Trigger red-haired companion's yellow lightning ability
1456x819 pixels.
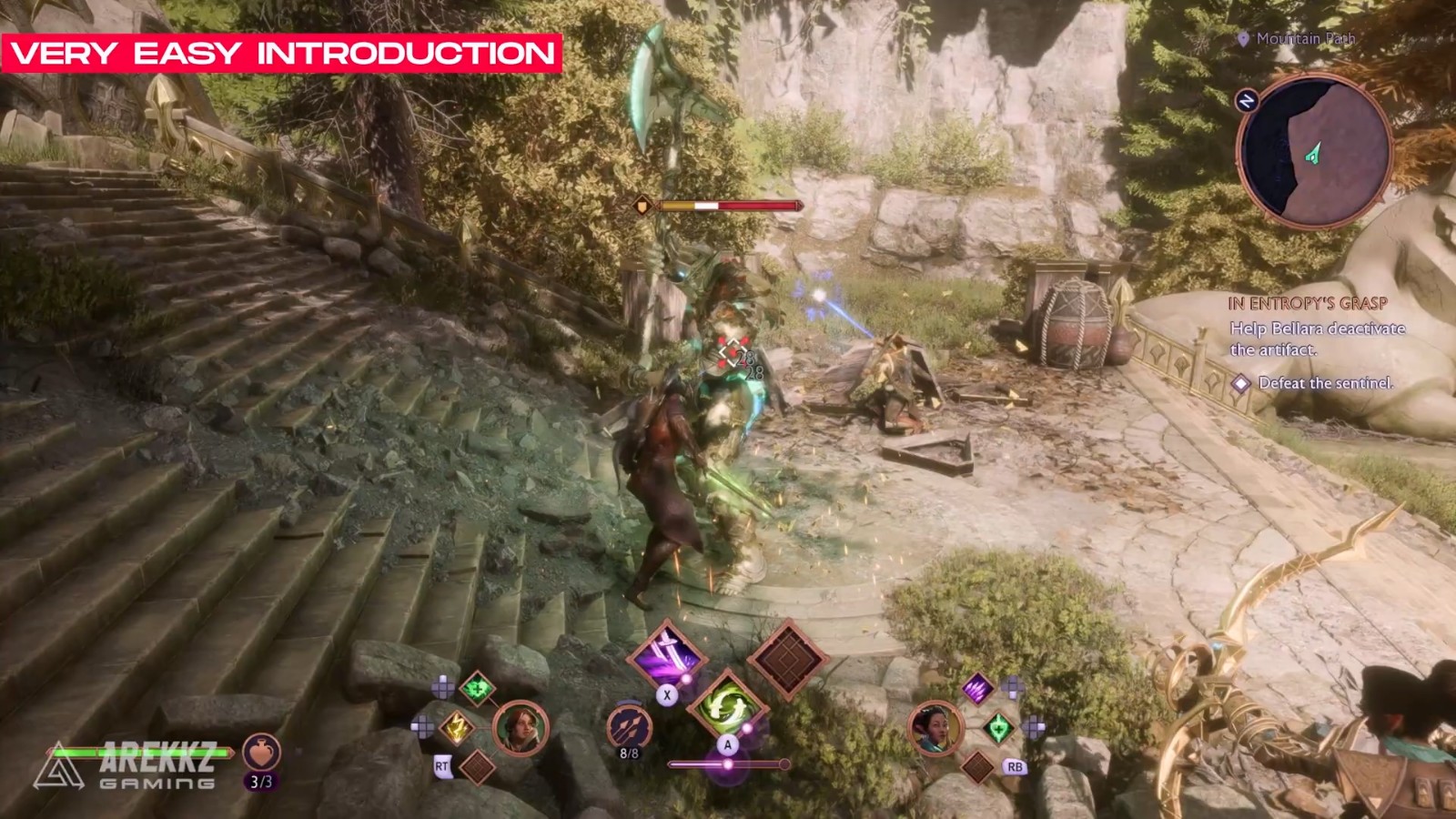pos(456,726)
